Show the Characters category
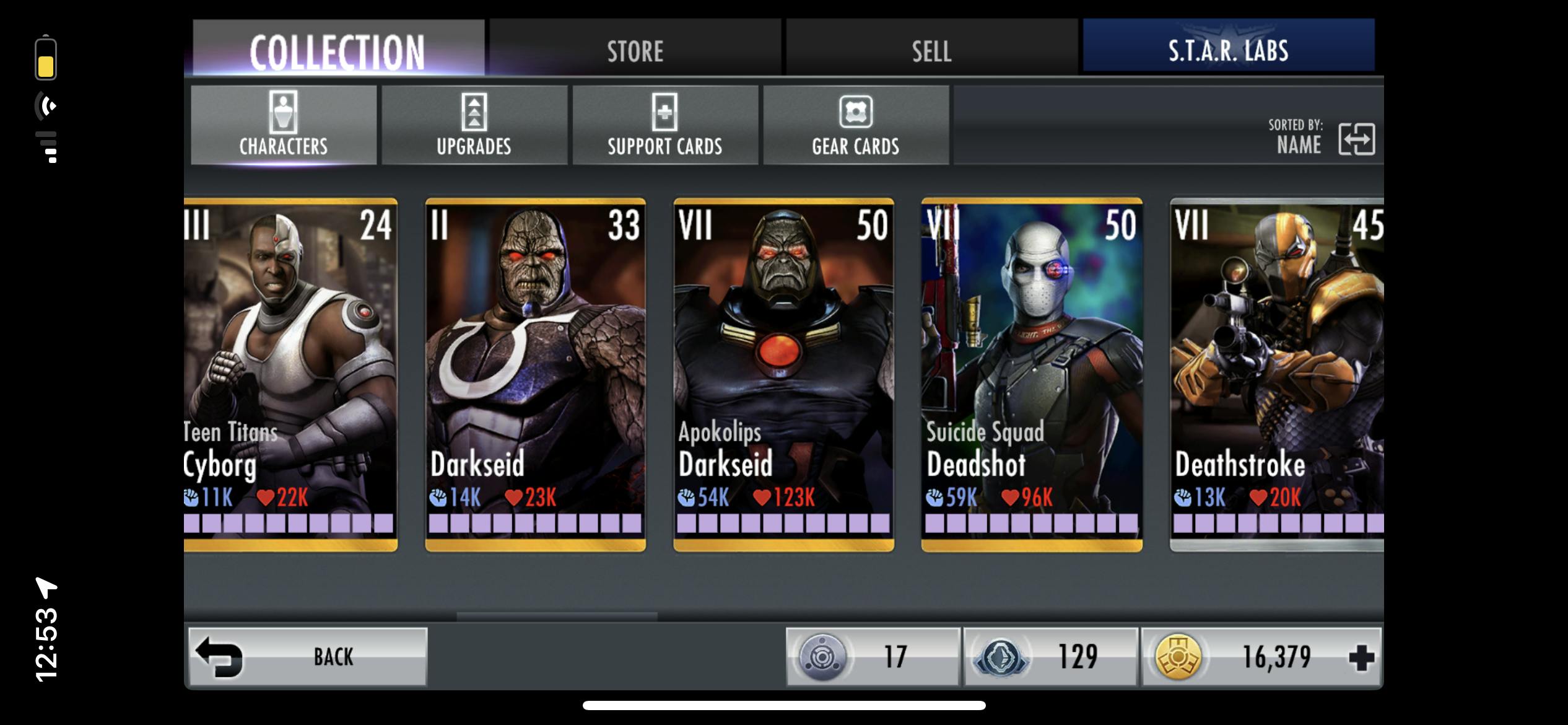The image size is (1568, 725). click(x=284, y=125)
